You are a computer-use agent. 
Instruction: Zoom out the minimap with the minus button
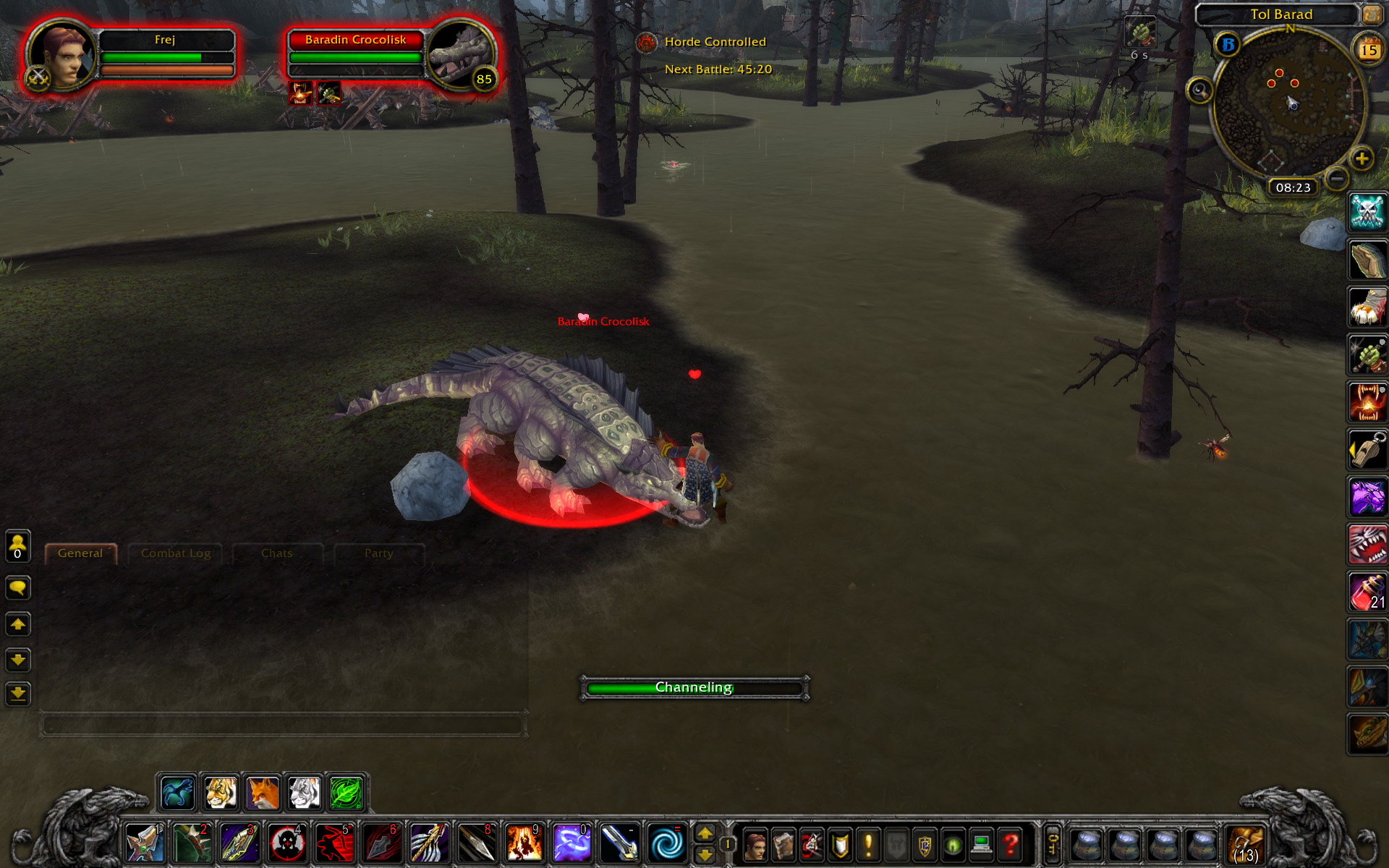tap(1337, 177)
